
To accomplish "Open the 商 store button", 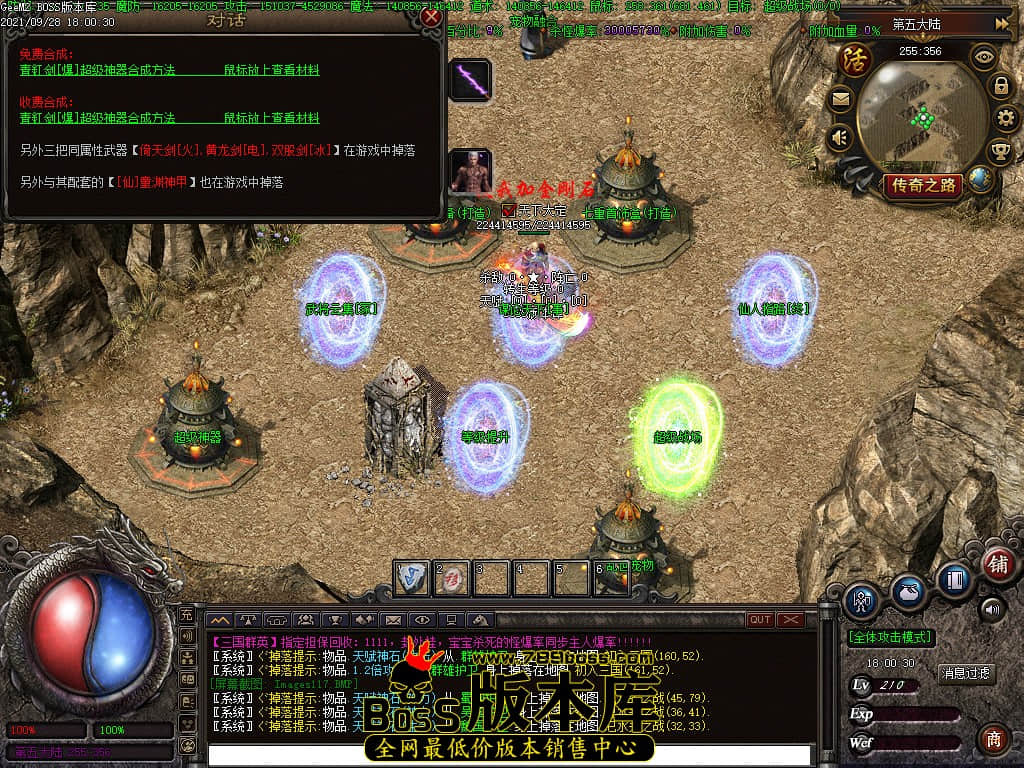I will pos(993,739).
